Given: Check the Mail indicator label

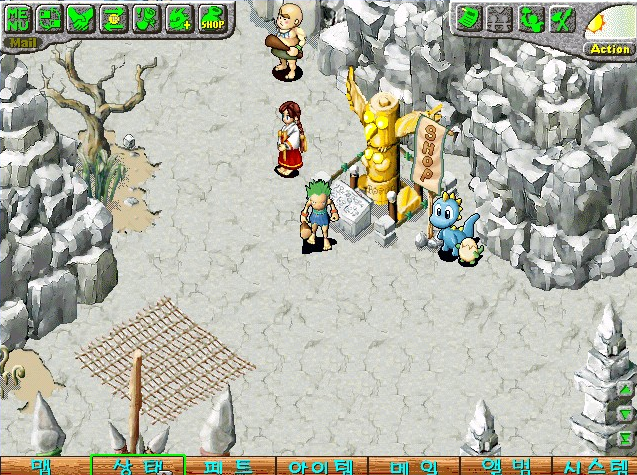Looking at the screenshot, I should 19,42.
